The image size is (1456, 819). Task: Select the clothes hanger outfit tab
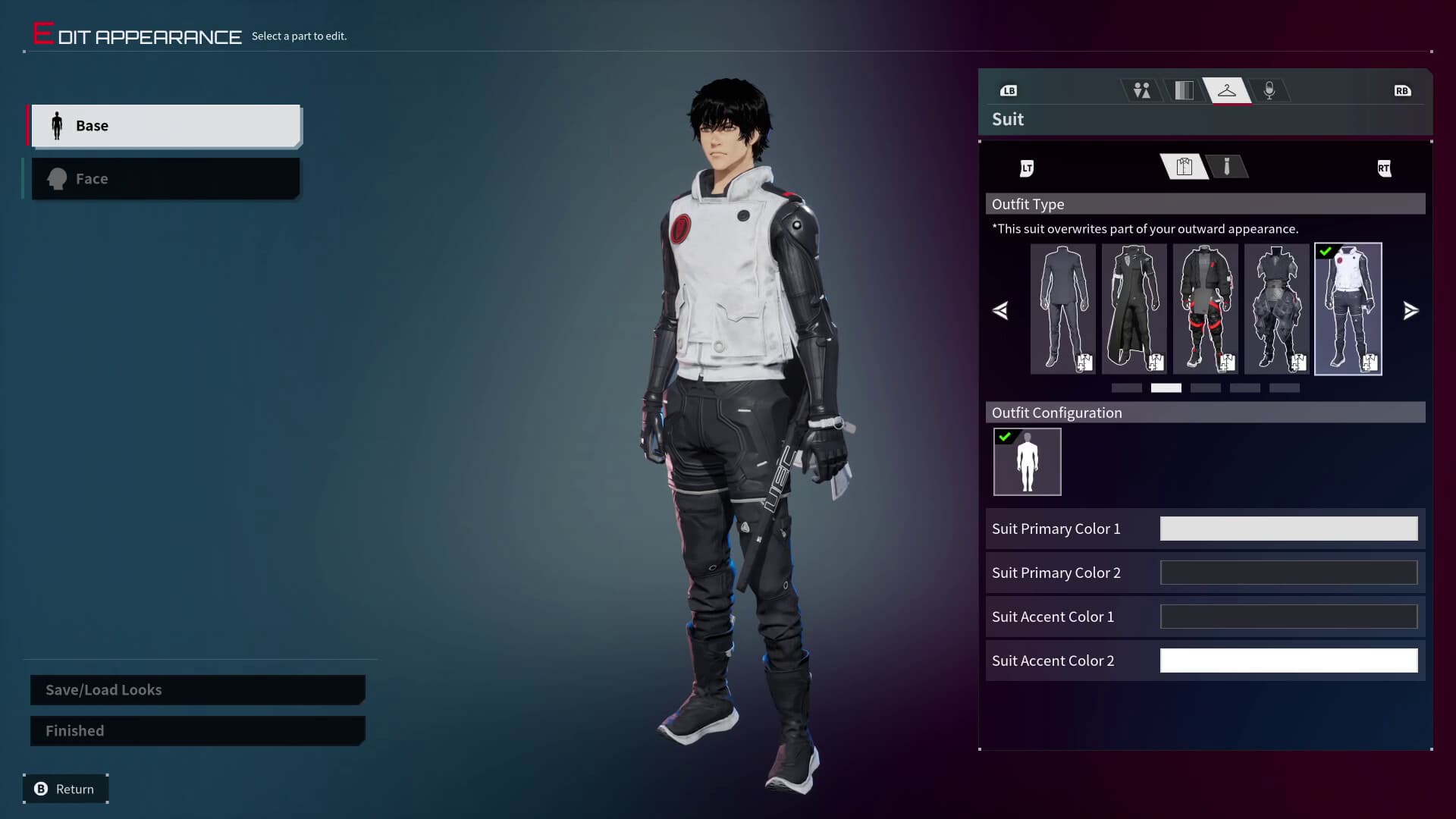1228,90
